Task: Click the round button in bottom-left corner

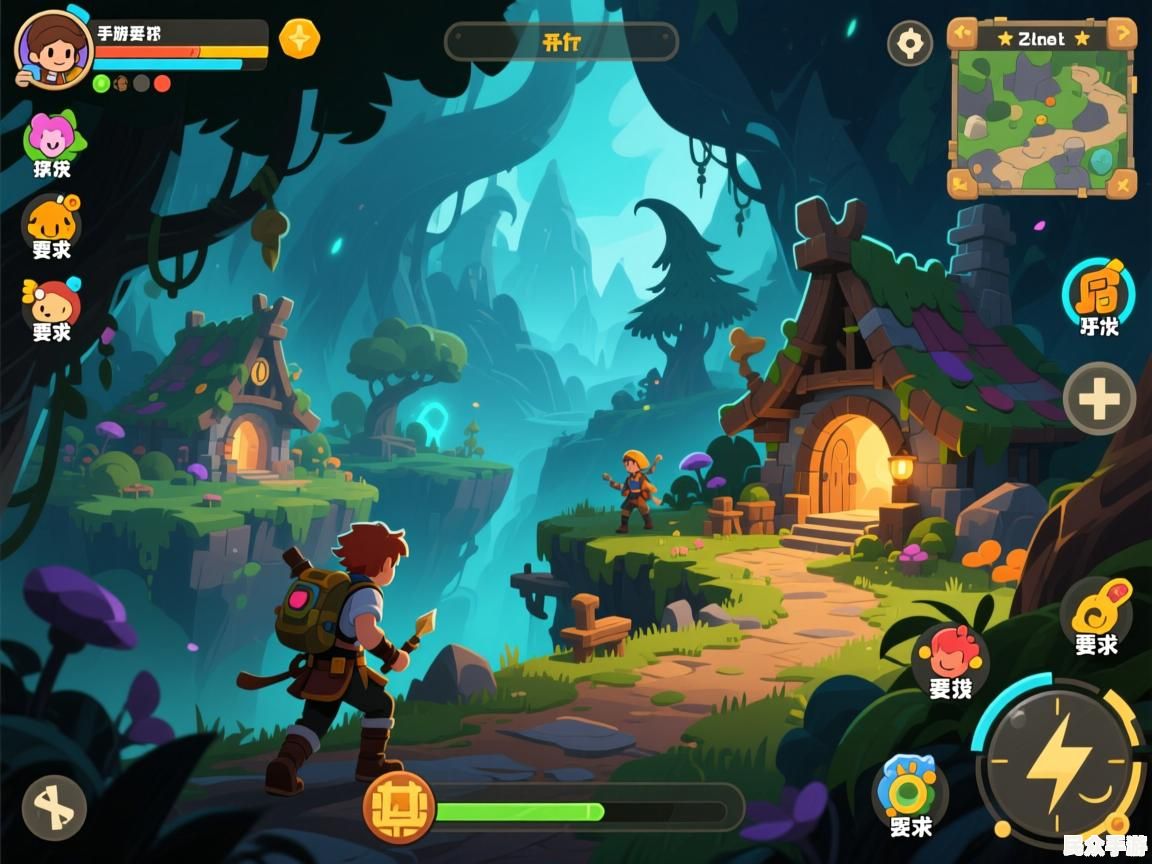Action: click(54, 807)
